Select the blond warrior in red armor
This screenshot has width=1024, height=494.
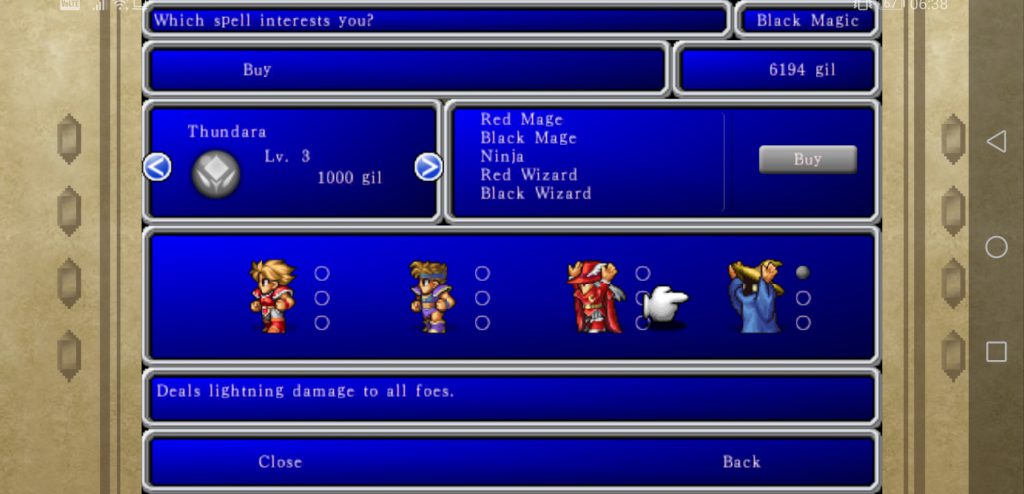pyautogui.click(x=272, y=296)
